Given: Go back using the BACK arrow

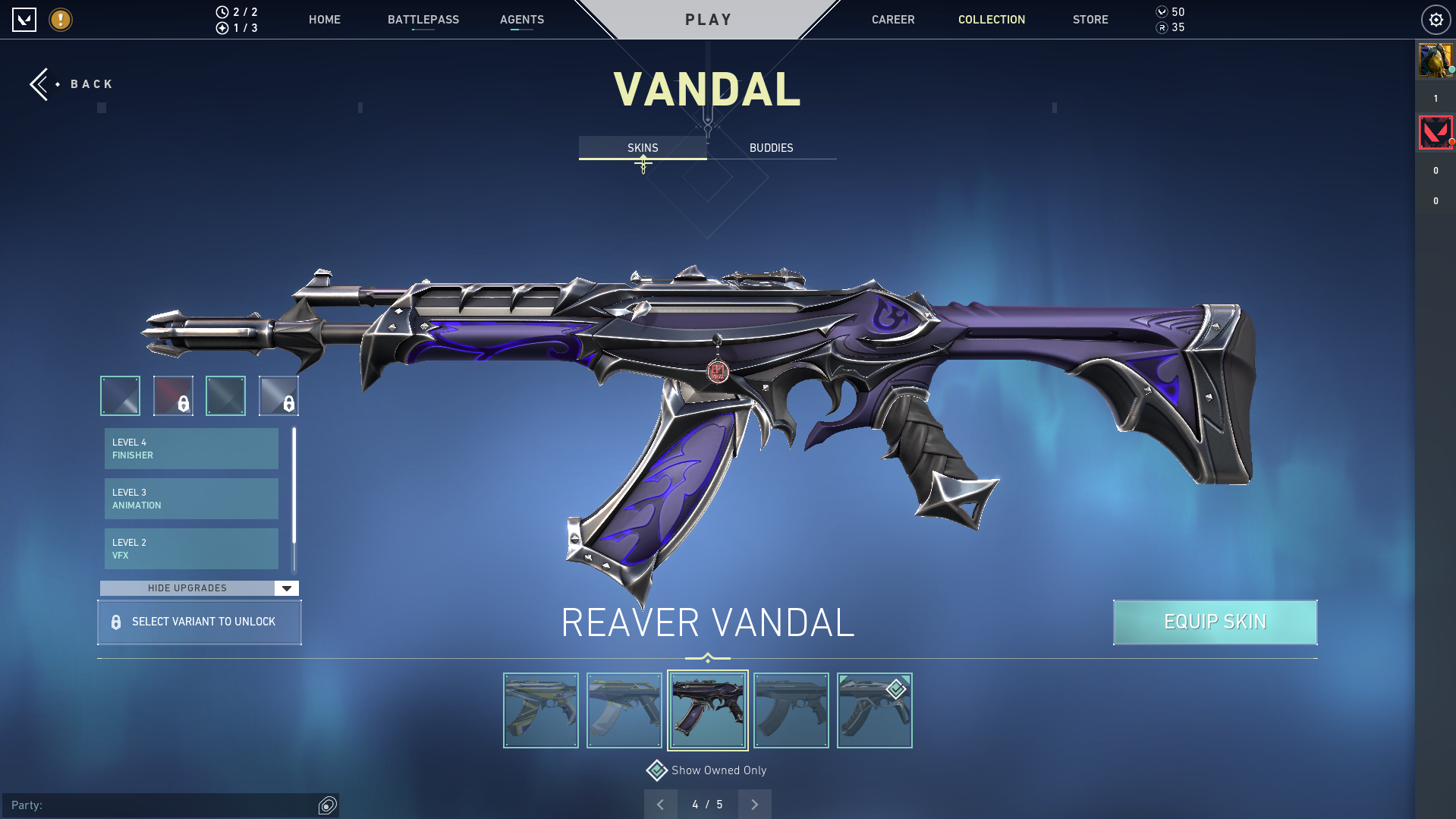Looking at the screenshot, I should 40,83.
